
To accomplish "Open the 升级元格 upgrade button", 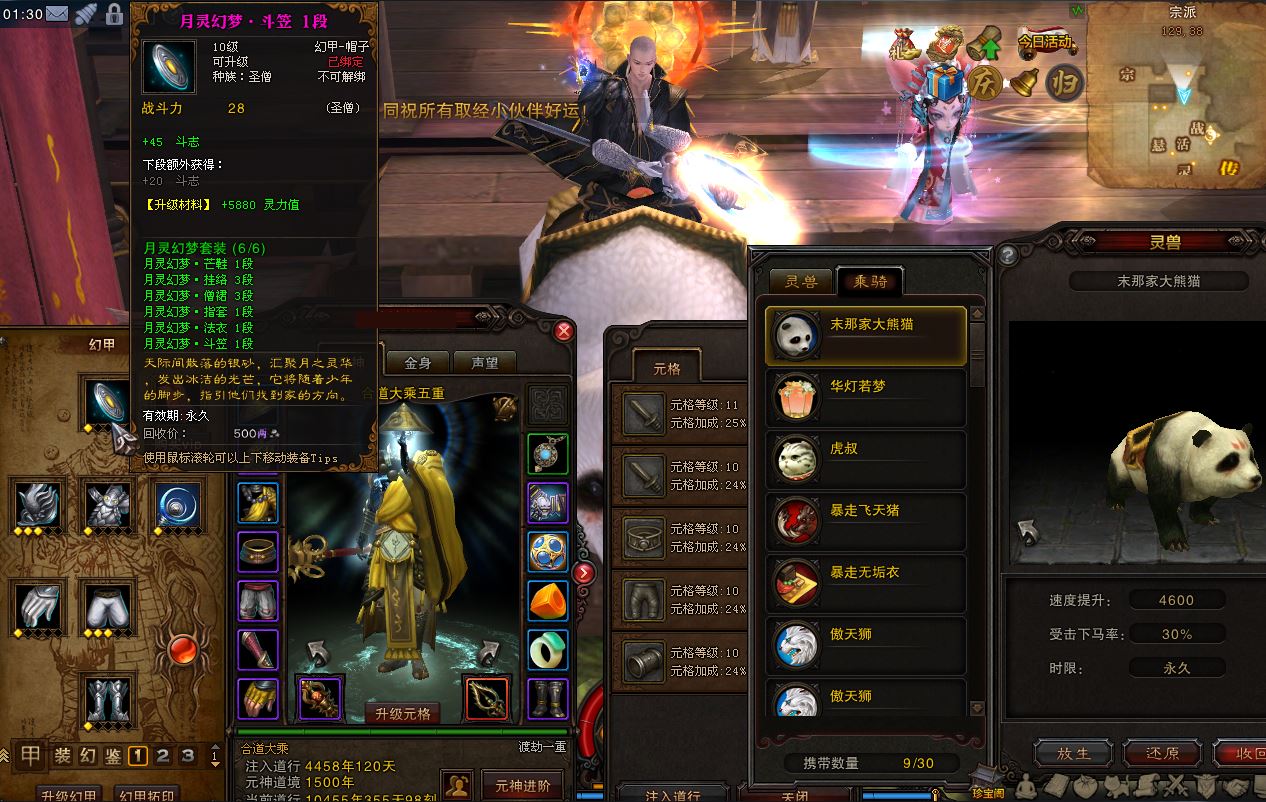I will pos(403,713).
